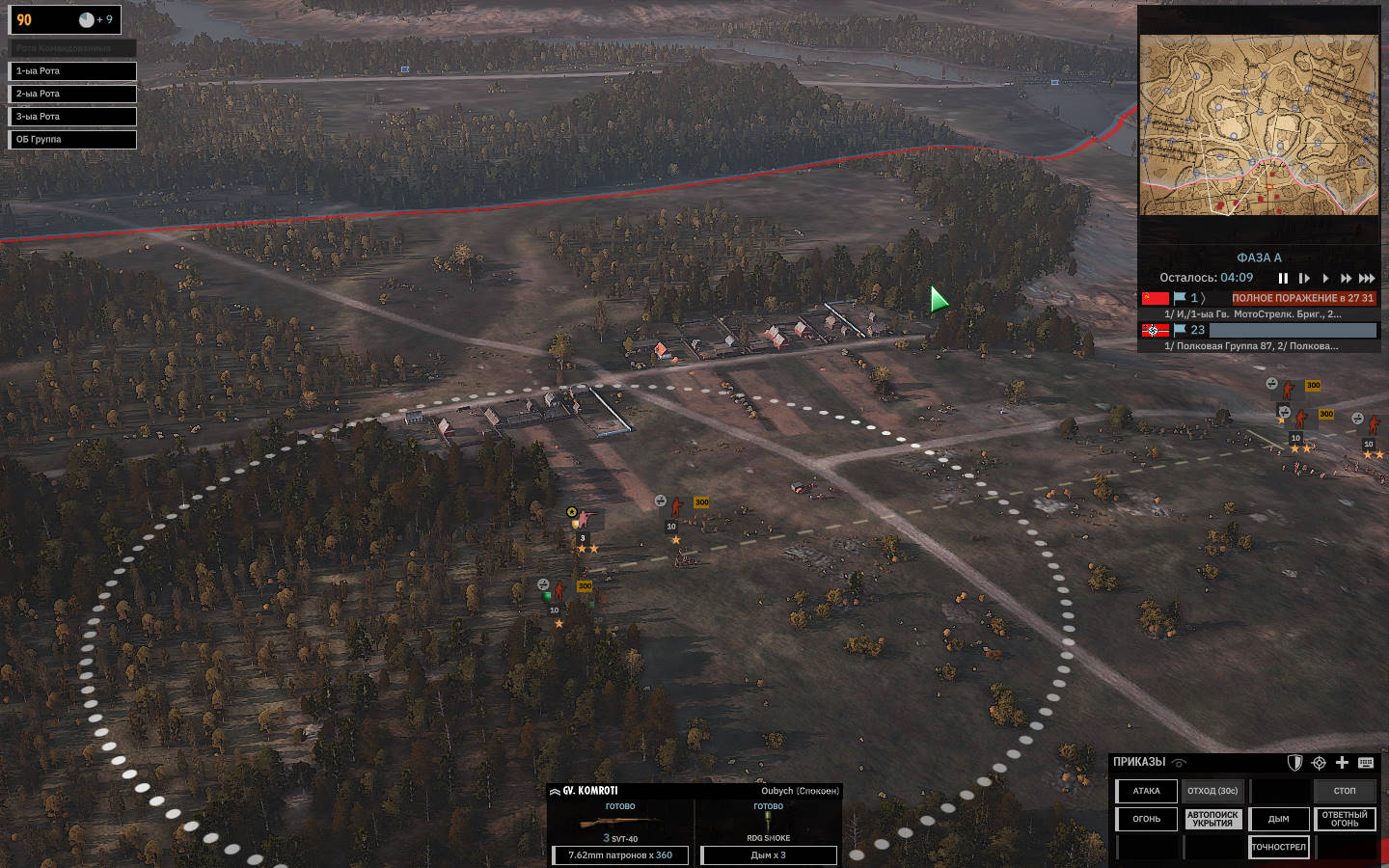Issue the АТАКА order
Screen dimensions: 1389x868
(x=1147, y=792)
